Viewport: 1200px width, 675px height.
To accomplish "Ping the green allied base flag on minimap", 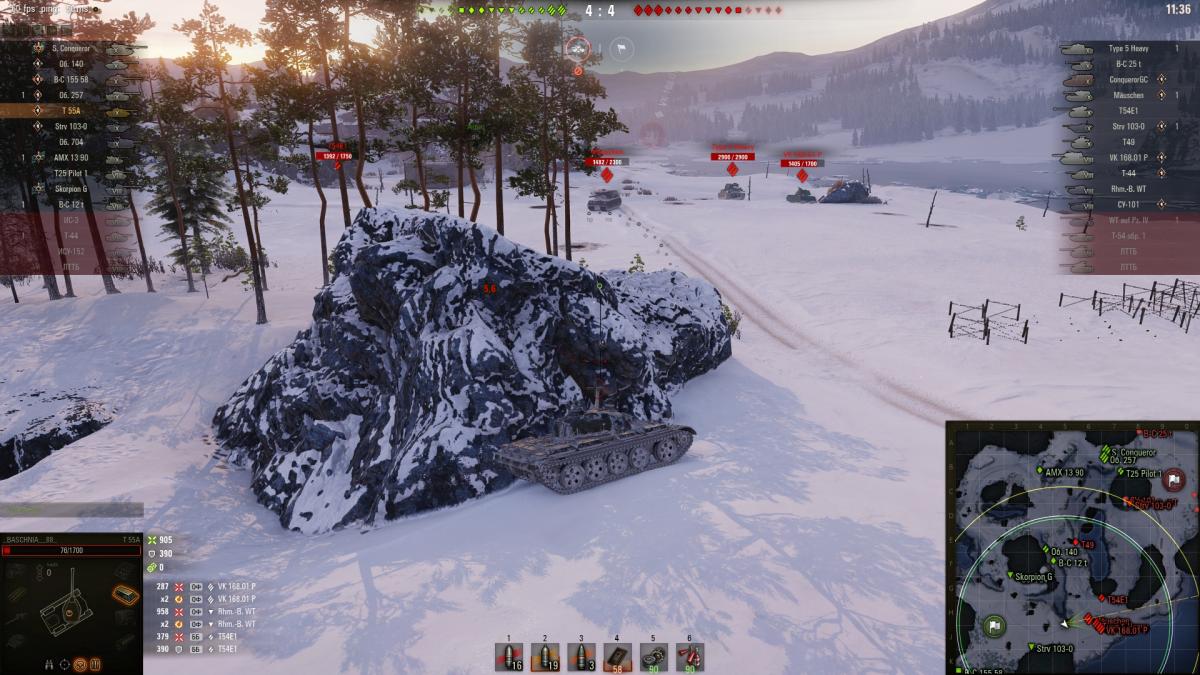I will coord(993,627).
